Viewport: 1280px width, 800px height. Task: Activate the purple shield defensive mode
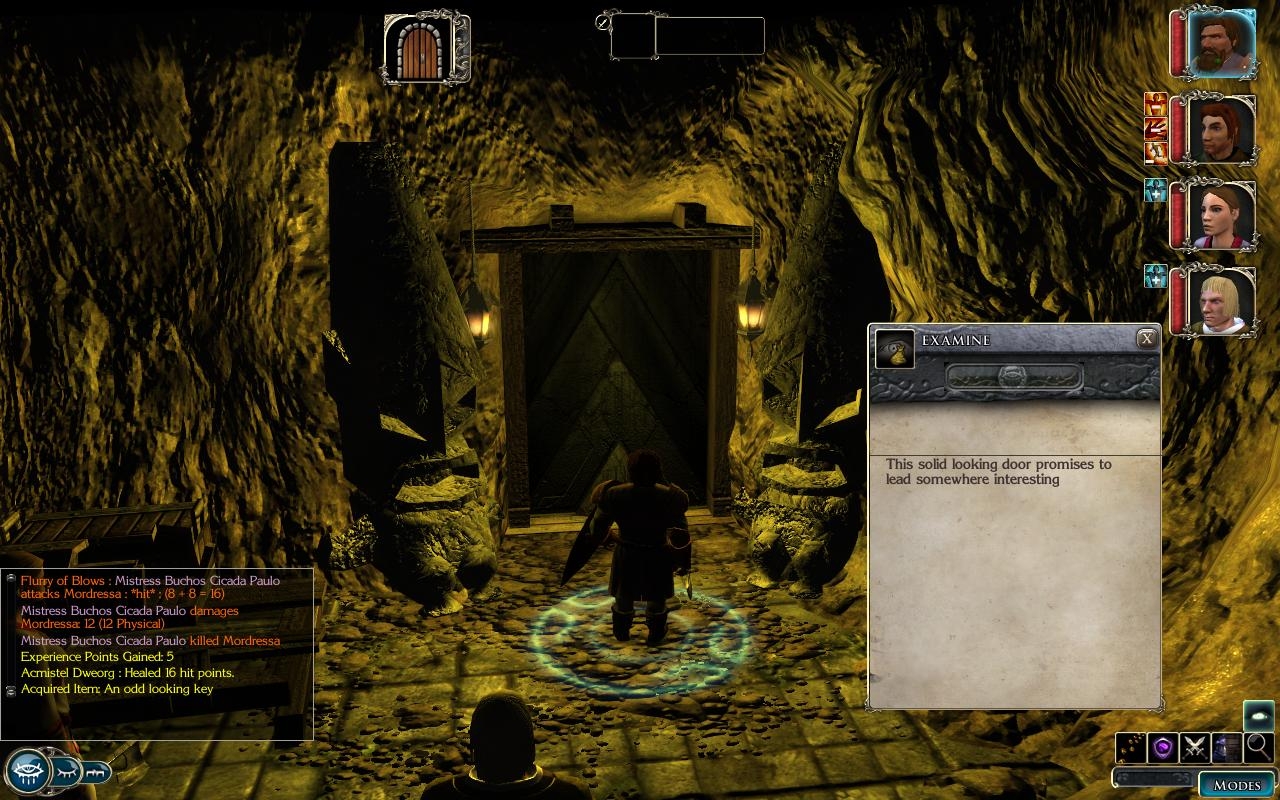tap(1162, 747)
